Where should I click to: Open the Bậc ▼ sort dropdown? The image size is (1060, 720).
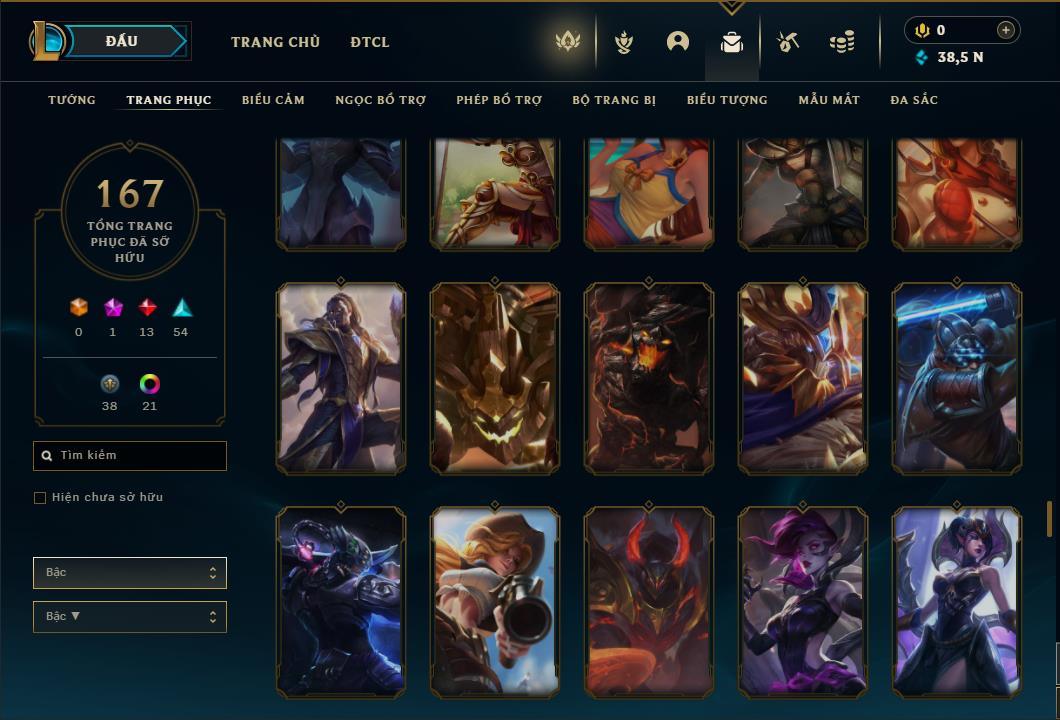(130, 617)
